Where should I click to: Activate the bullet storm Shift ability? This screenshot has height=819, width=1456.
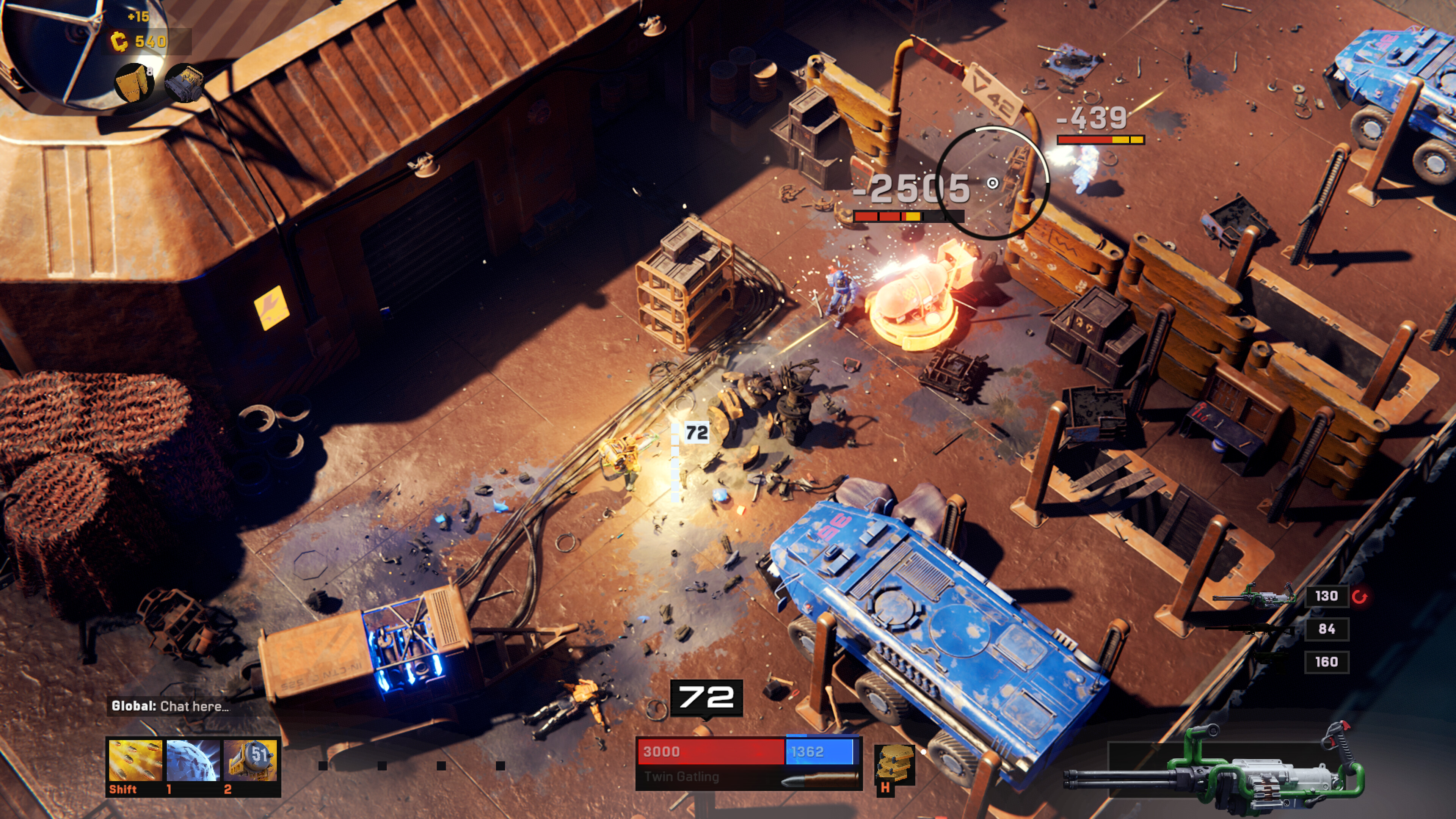tap(135, 761)
